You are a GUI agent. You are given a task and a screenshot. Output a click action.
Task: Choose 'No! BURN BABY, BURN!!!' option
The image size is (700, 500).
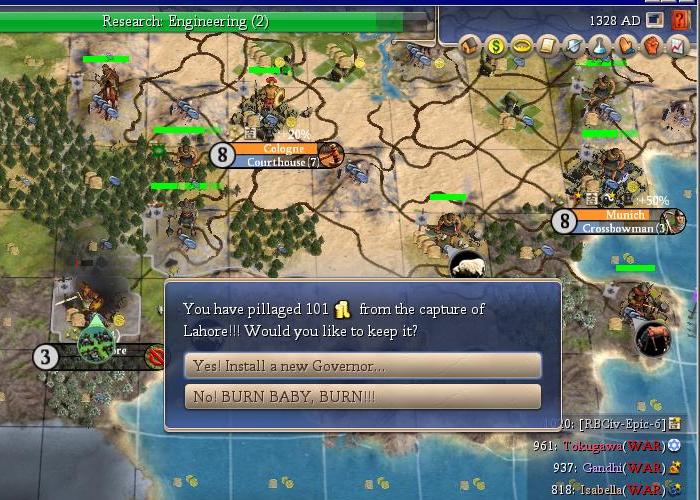[362, 397]
